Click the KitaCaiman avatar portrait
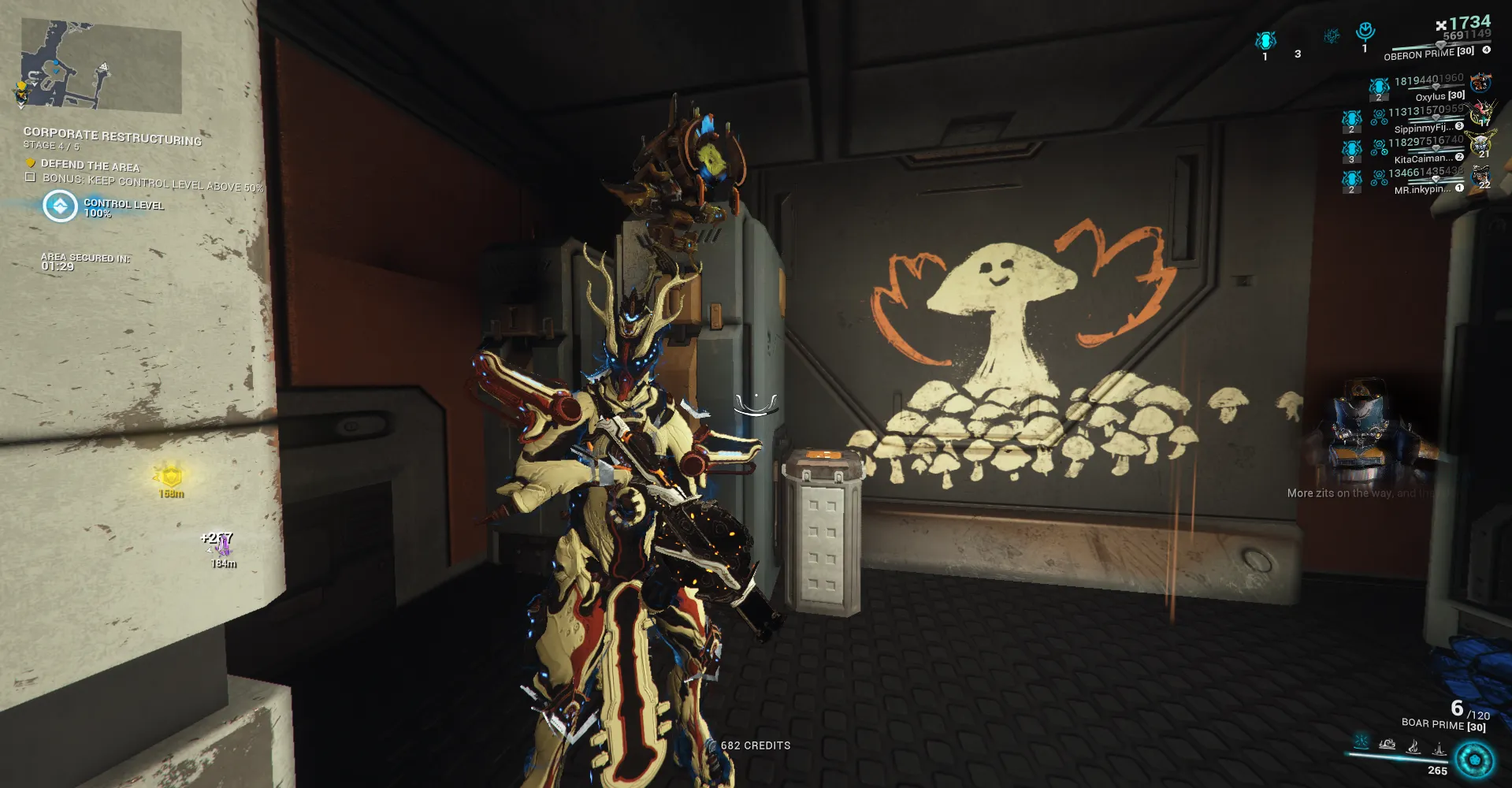The width and height of the screenshot is (1512, 788). [x=1480, y=144]
